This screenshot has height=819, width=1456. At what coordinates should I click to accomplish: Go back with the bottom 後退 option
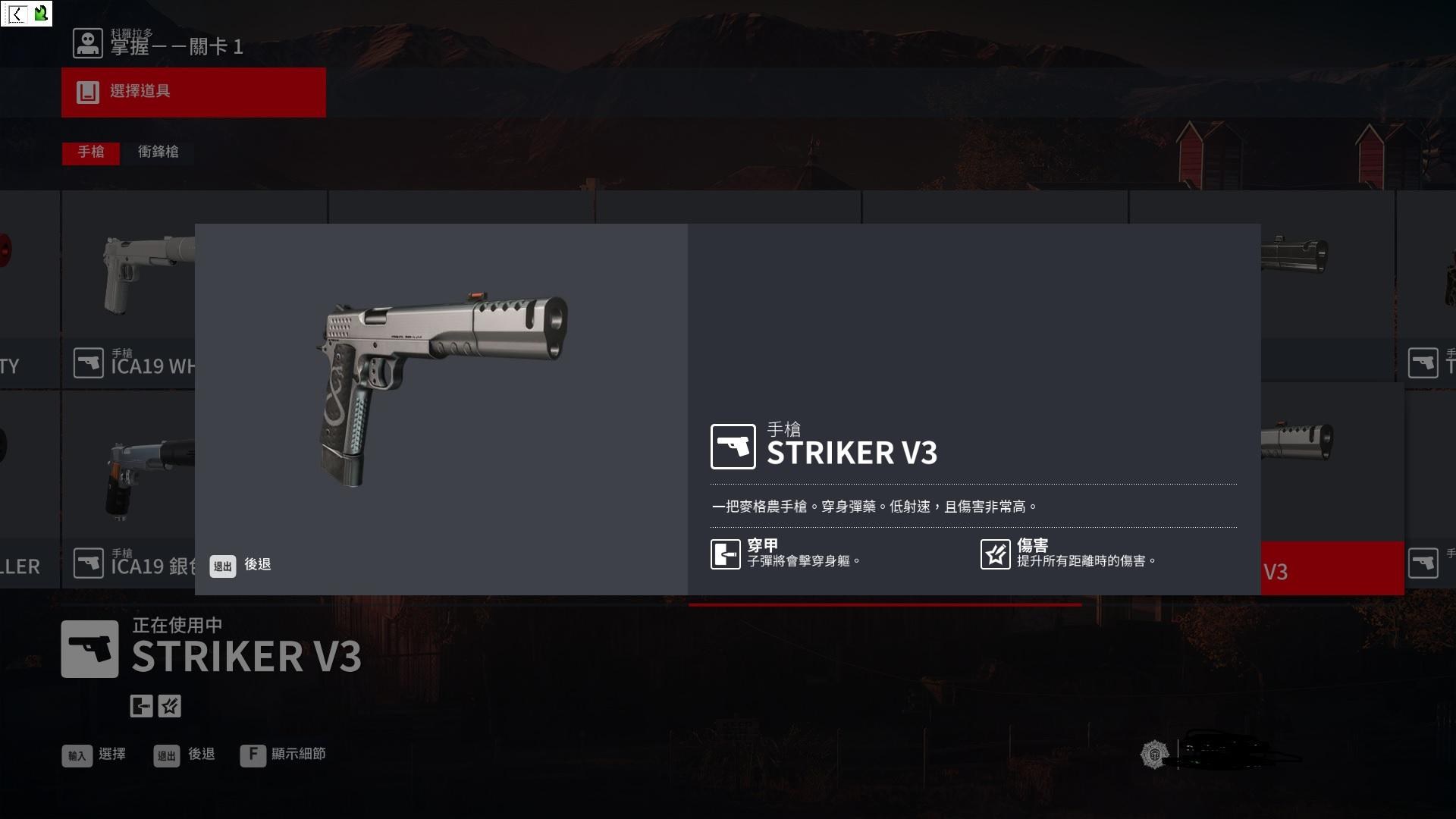click(184, 755)
